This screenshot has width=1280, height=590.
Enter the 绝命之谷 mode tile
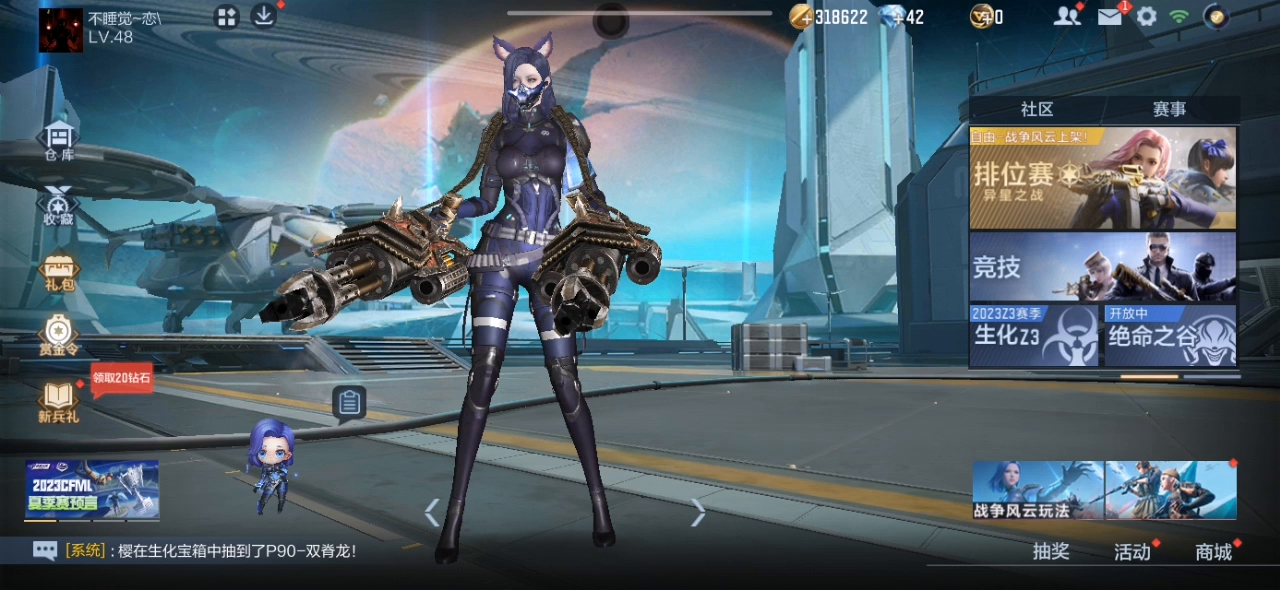(1170, 335)
